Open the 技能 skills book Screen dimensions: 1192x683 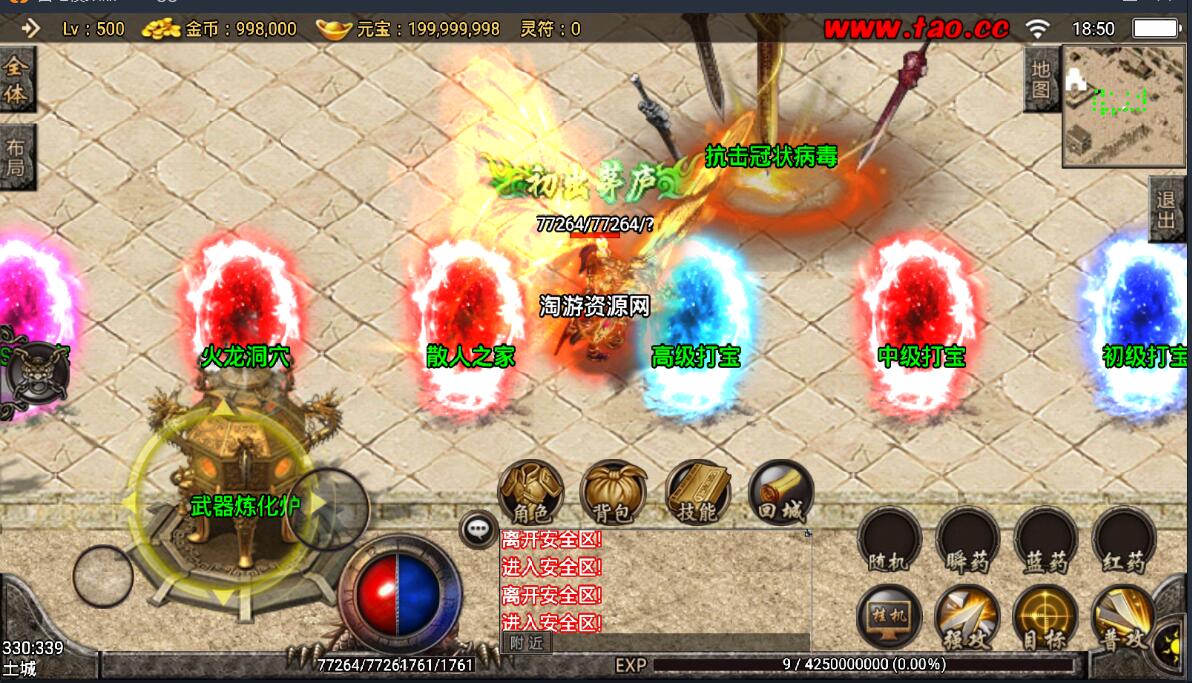[697, 492]
